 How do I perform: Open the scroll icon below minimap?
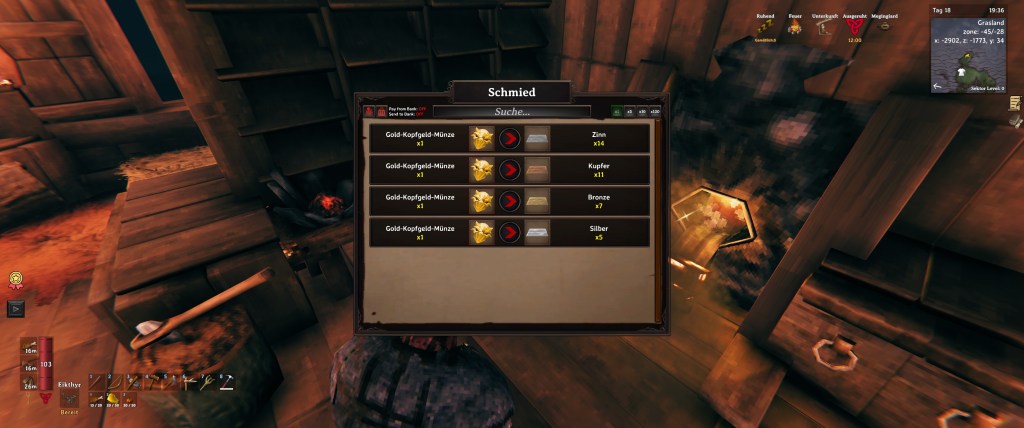[x=1014, y=102]
